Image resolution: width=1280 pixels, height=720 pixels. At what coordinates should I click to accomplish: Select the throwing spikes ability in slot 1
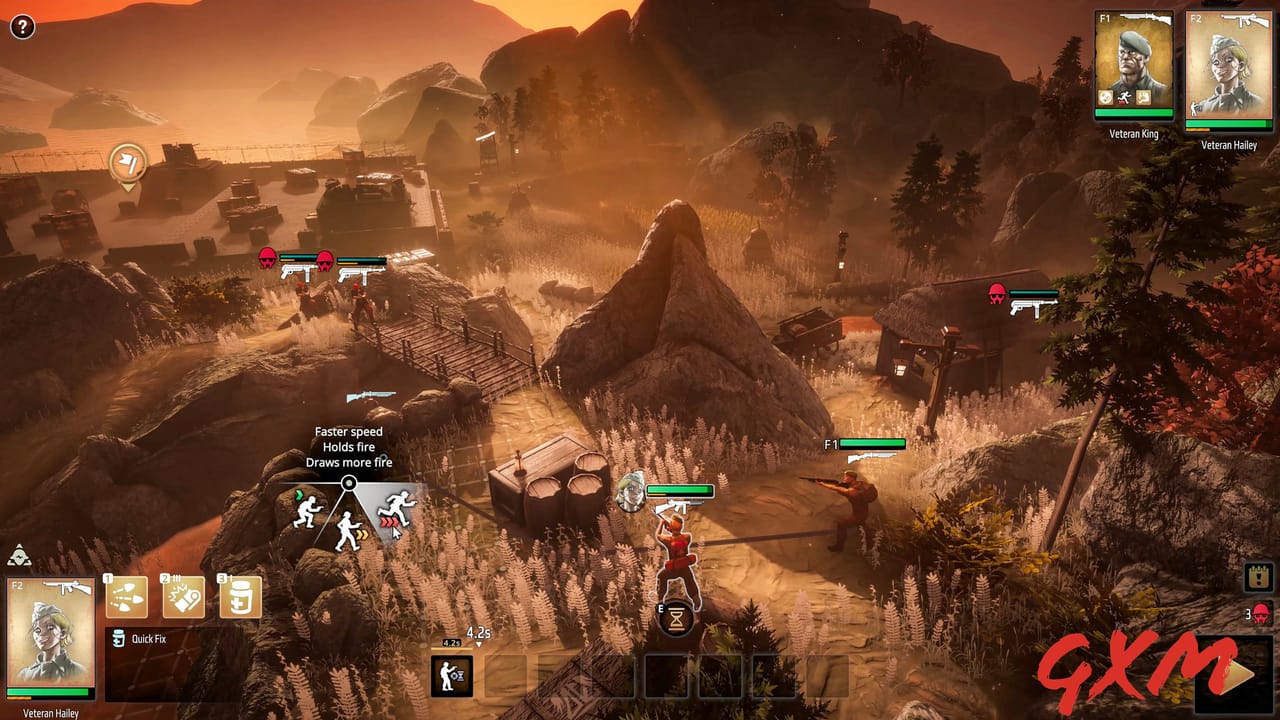[125, 596]
